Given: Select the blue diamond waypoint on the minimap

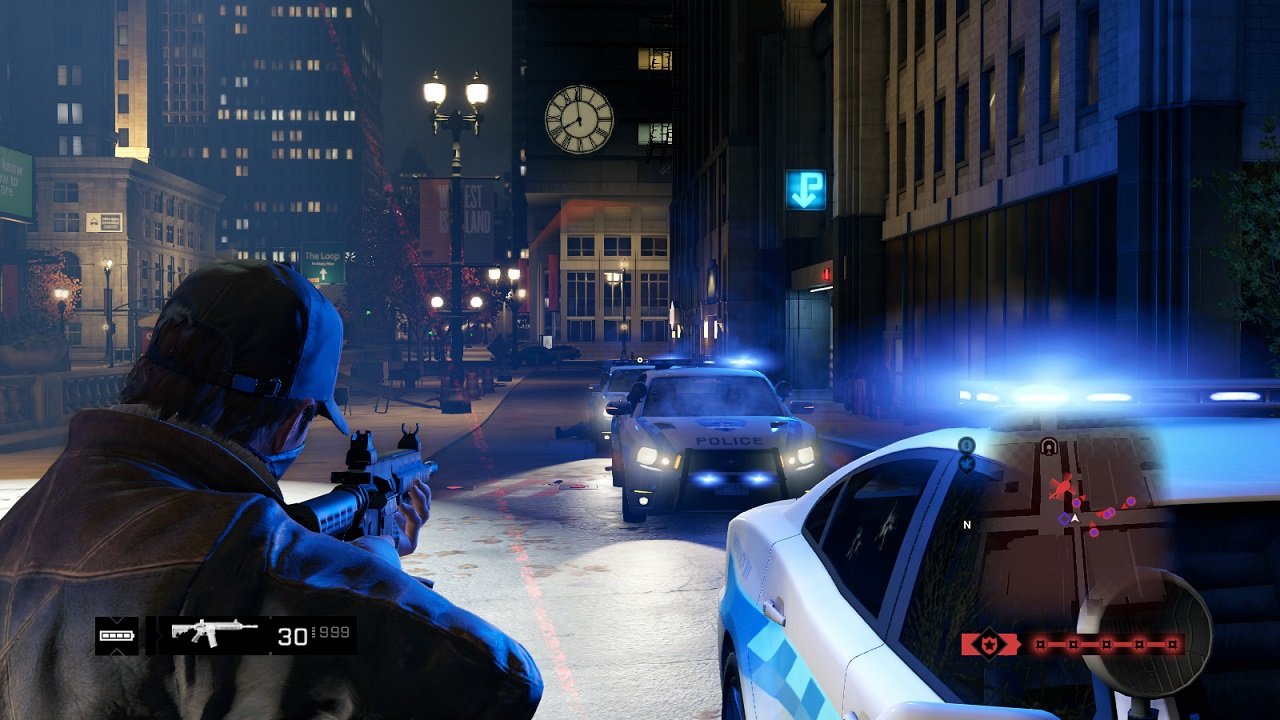Looking at the screenshot, I should click(1064, 517).
